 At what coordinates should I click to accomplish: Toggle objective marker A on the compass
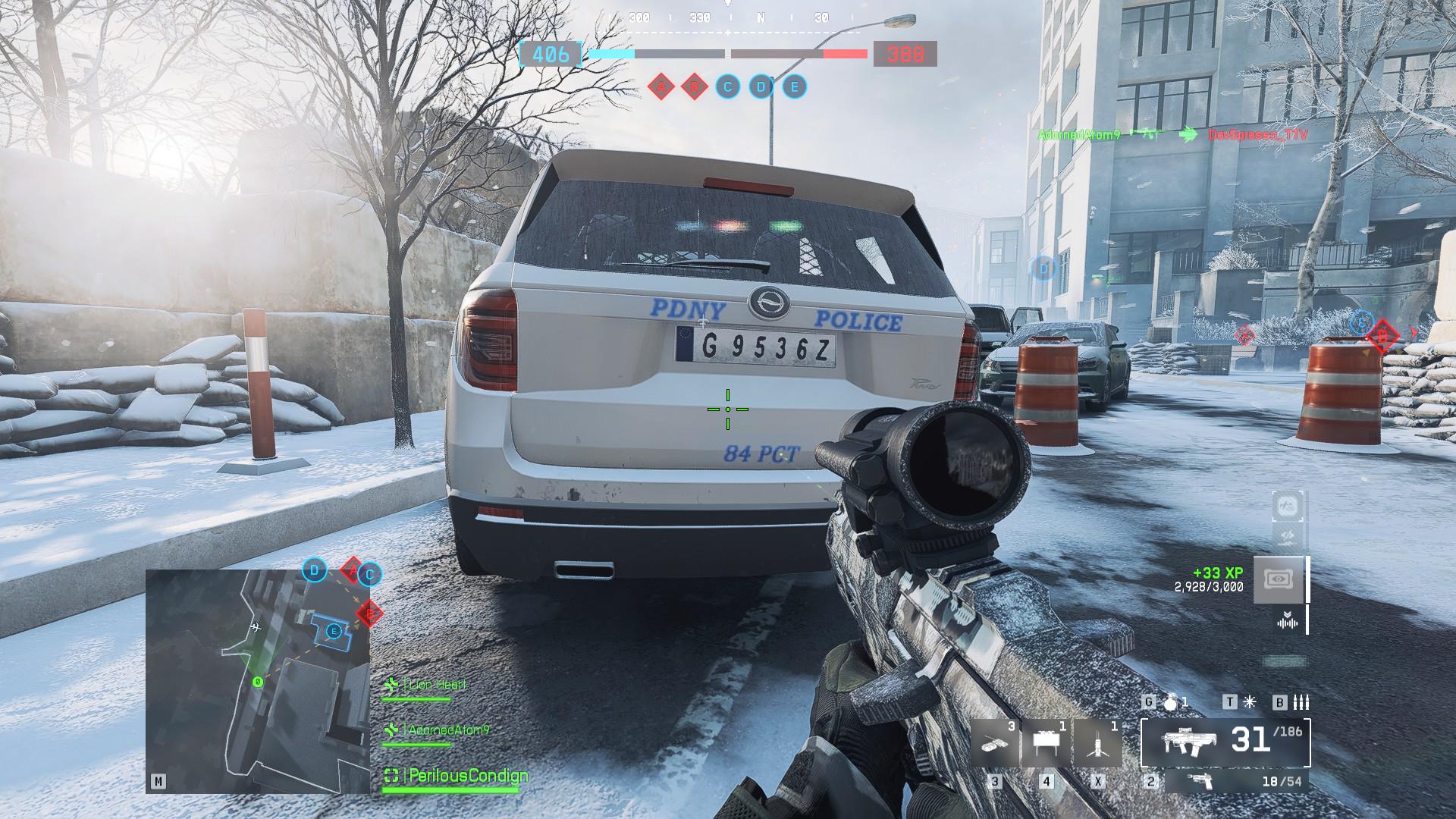pos(660,87)
